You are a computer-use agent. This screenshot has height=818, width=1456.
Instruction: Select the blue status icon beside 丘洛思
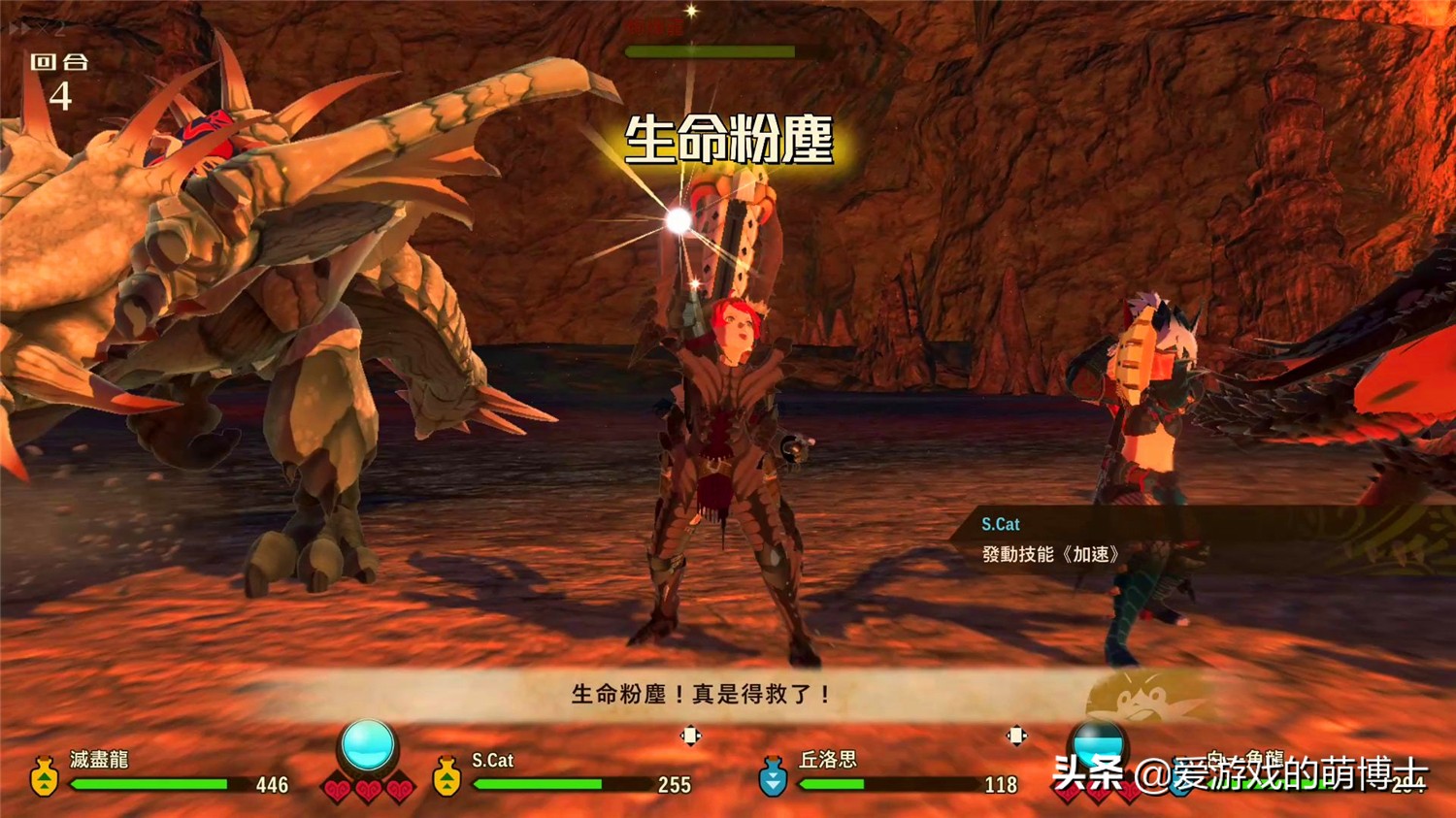(x=773, y=776)
